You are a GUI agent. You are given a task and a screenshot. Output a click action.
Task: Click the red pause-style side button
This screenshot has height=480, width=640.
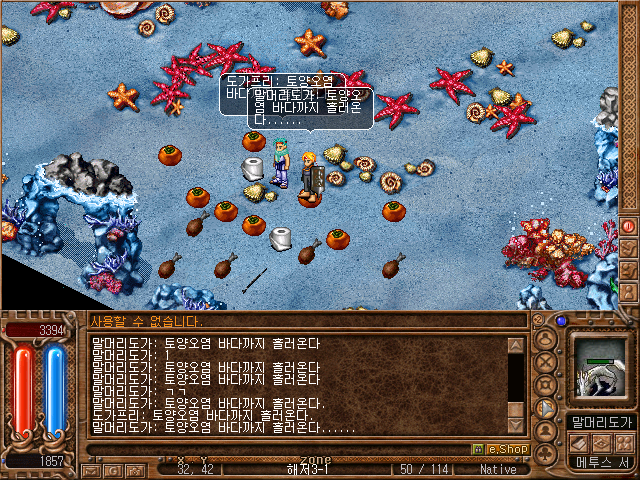tap(629, 226)
